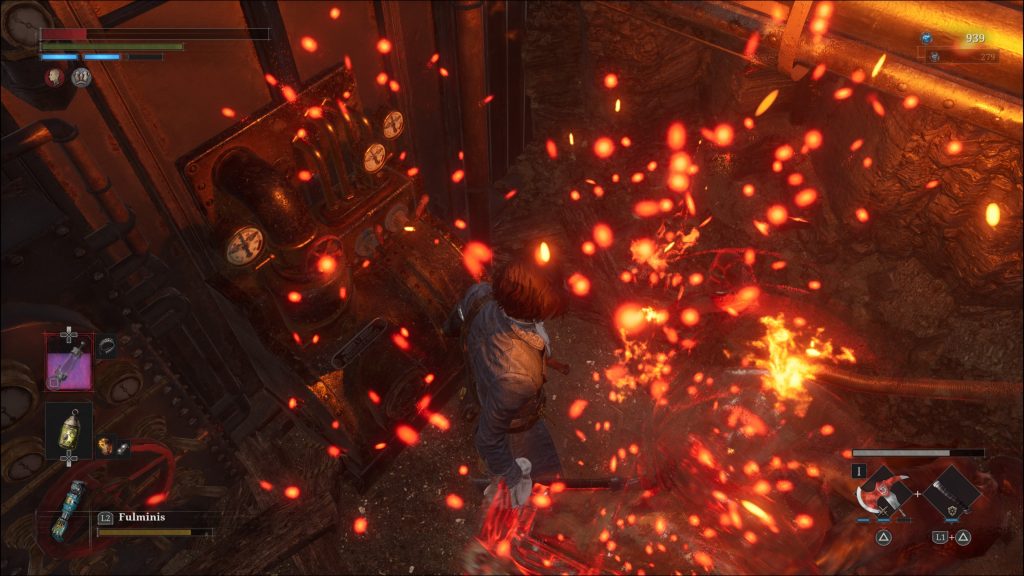Click the silver three-figure status icon
1024x576 pixels.
pos(82,76)
